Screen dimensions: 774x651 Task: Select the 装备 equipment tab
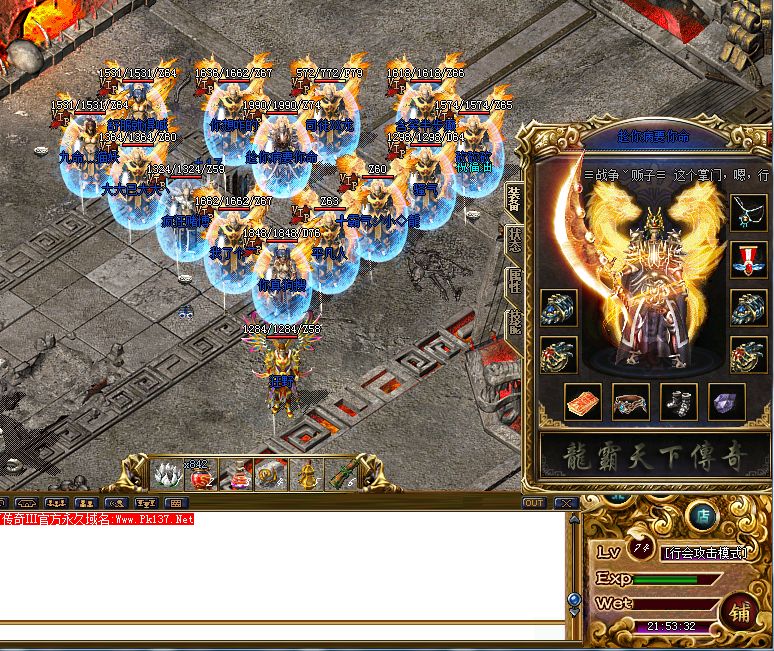click(514, 199)
